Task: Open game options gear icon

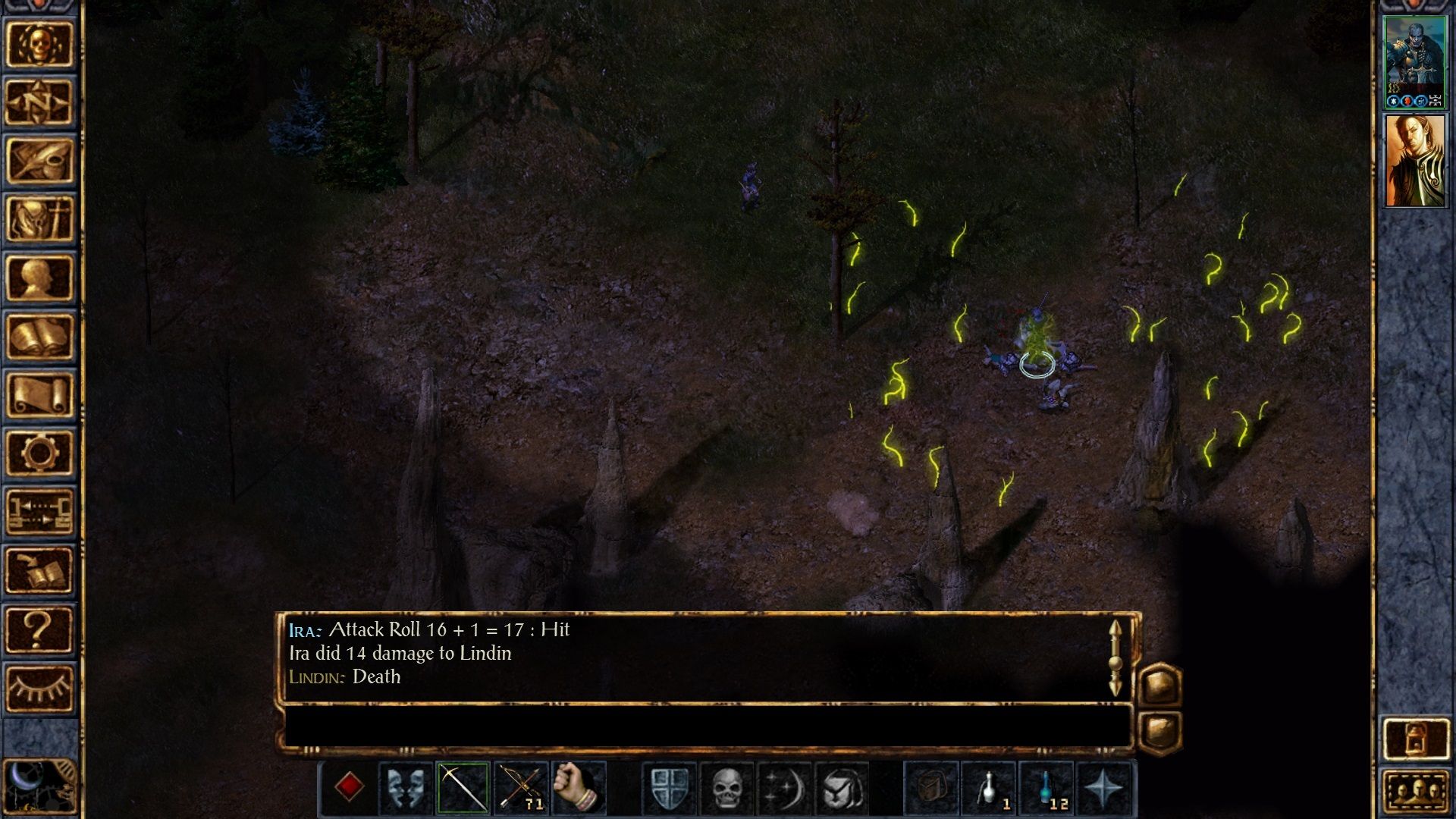Action: 39,453
